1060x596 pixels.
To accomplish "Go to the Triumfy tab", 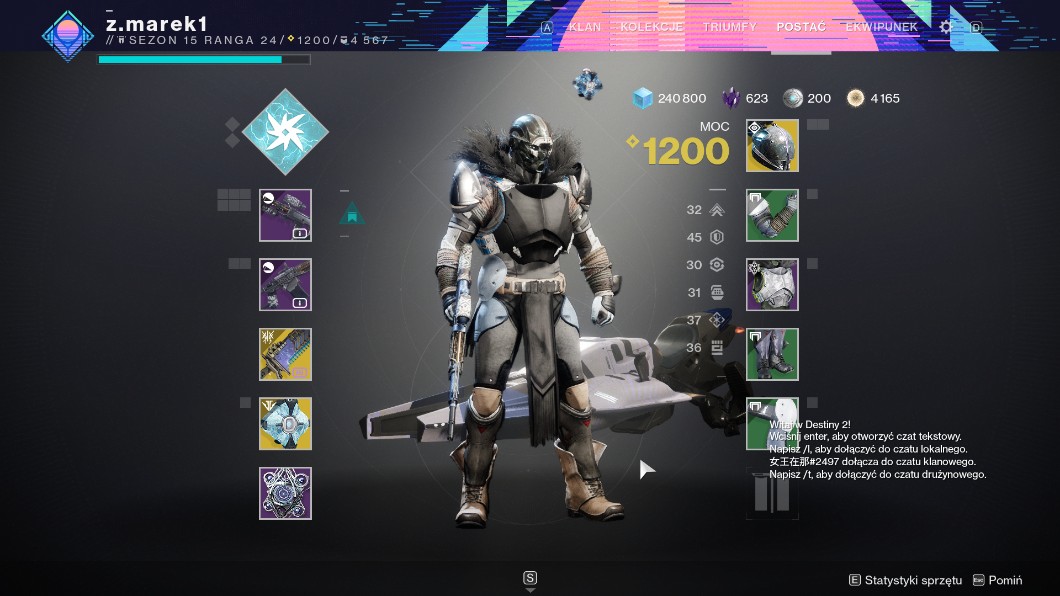I will click(729, 27).
